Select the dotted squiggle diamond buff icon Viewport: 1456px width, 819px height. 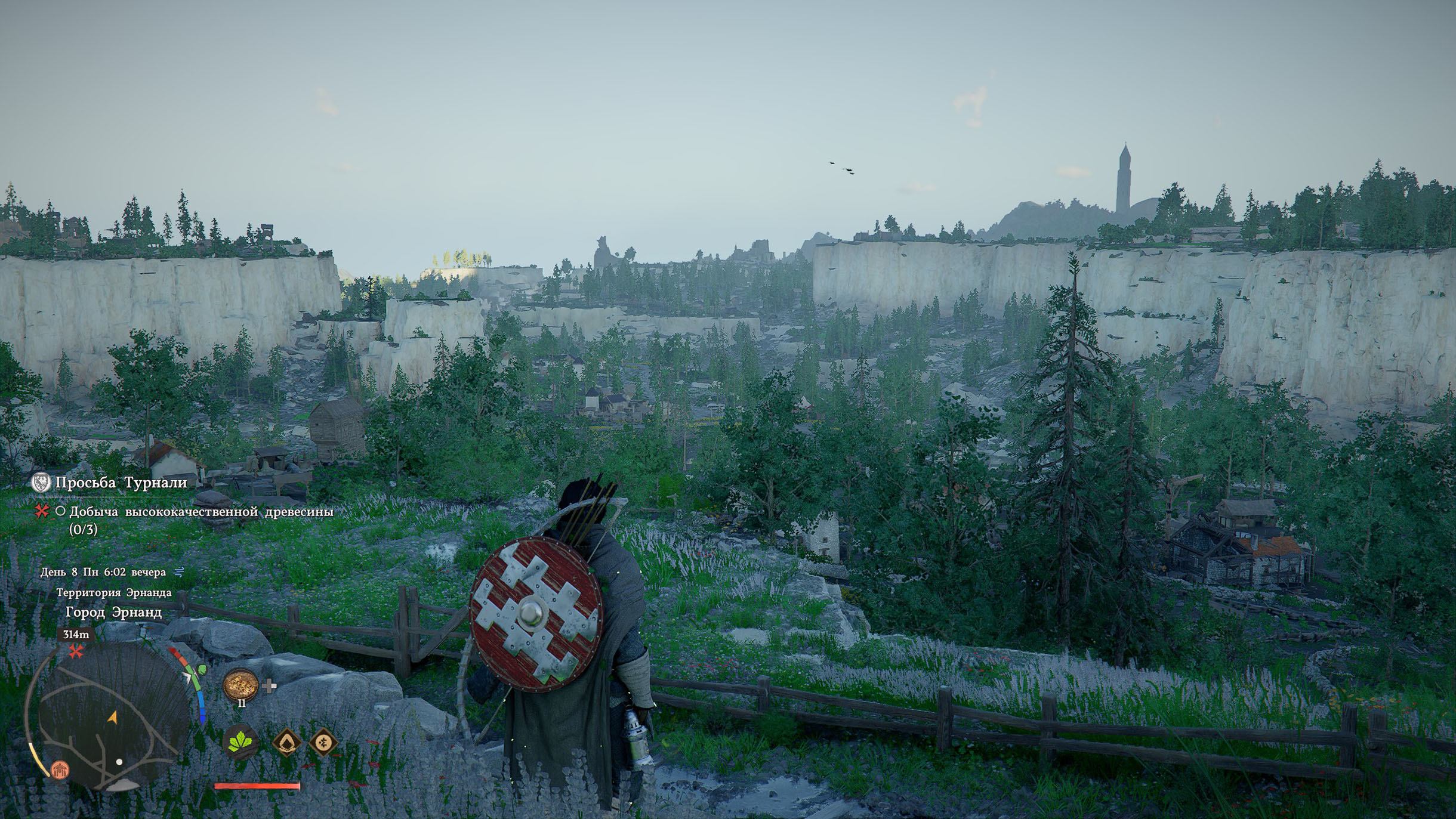click(x=323, y=743)
